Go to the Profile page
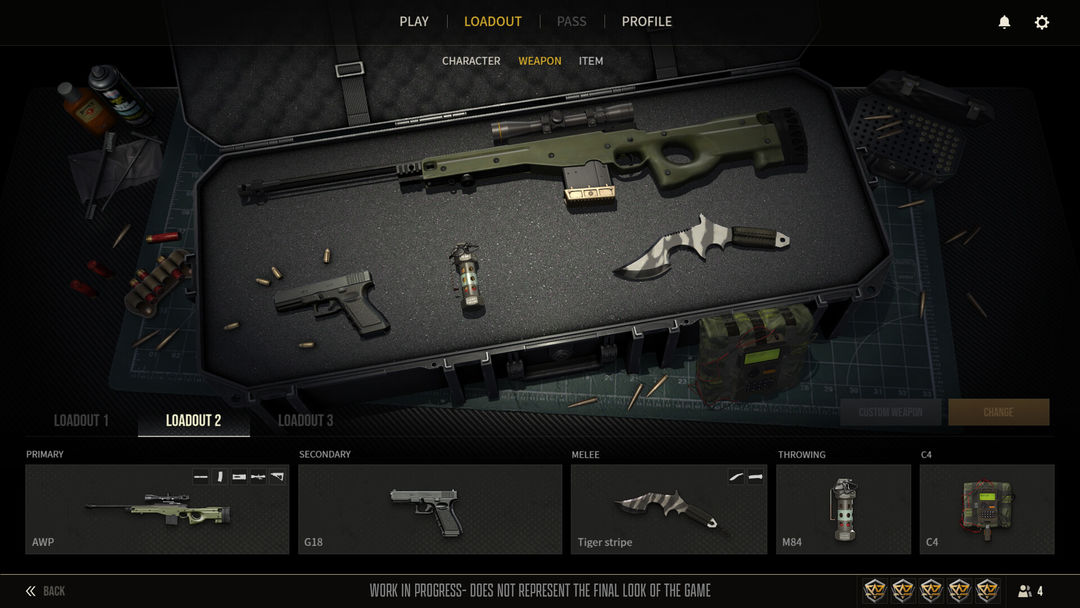 [647, 21]
